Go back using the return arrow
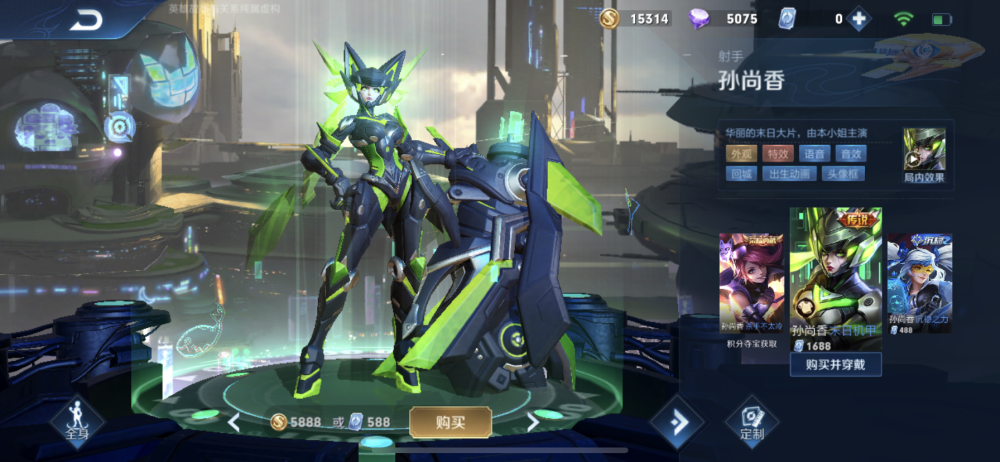 point(88,19)
